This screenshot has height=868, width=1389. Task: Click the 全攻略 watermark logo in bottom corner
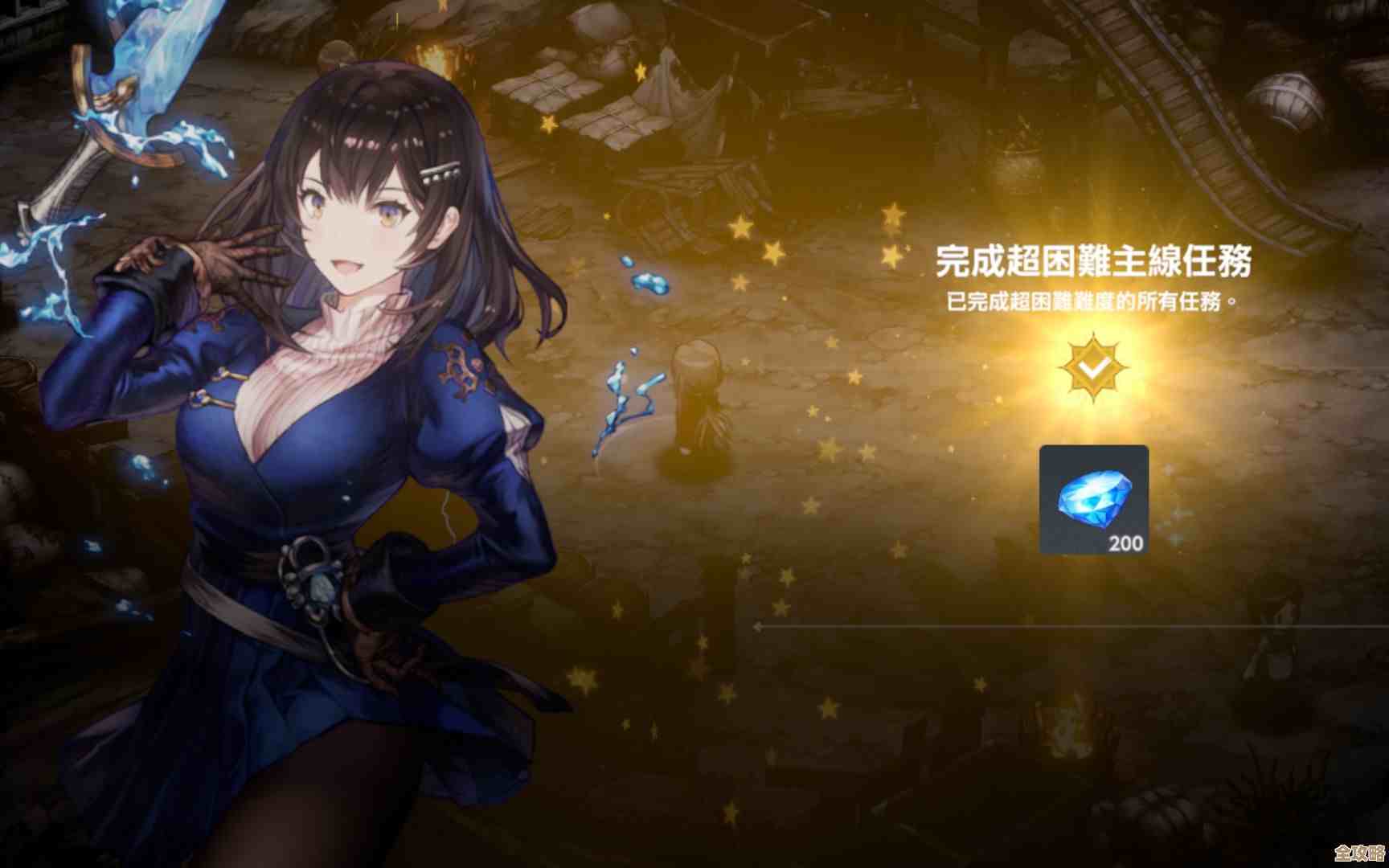tap(1357, 852)
